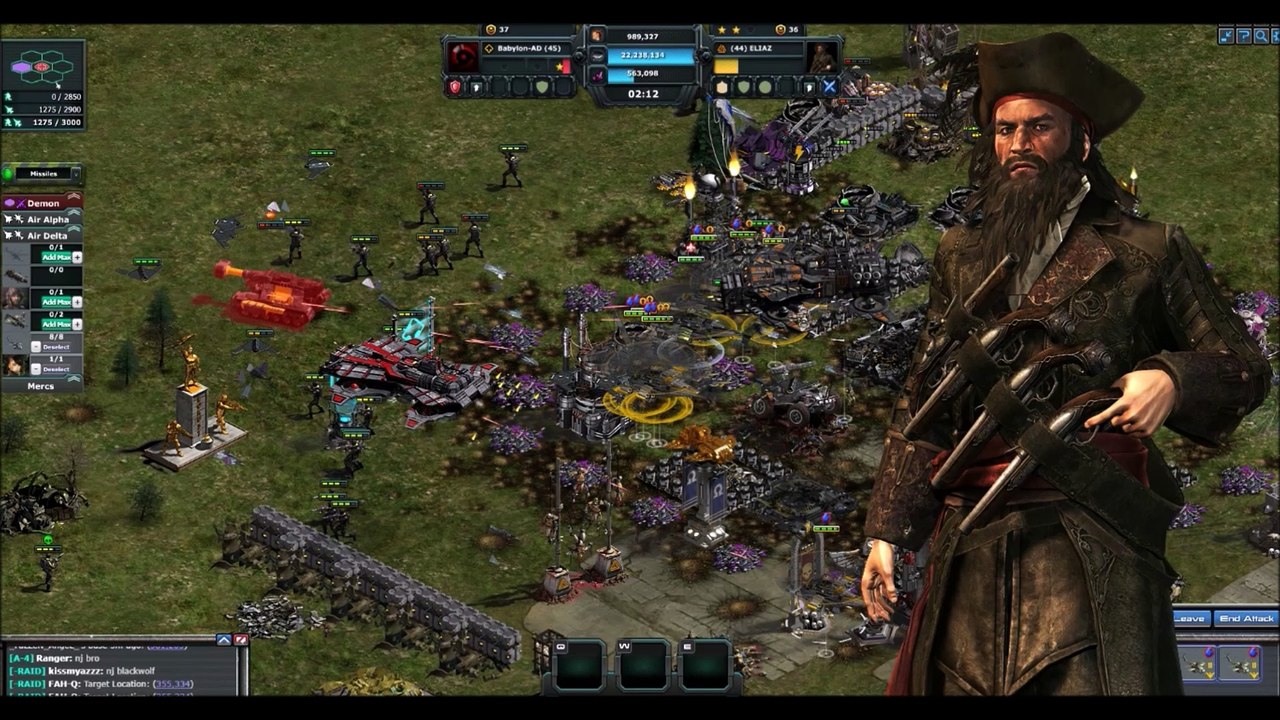The width and height of the screenshot is (1280, 720).
Task: Open the target location link in chat
Action: (x=173, y=684)
